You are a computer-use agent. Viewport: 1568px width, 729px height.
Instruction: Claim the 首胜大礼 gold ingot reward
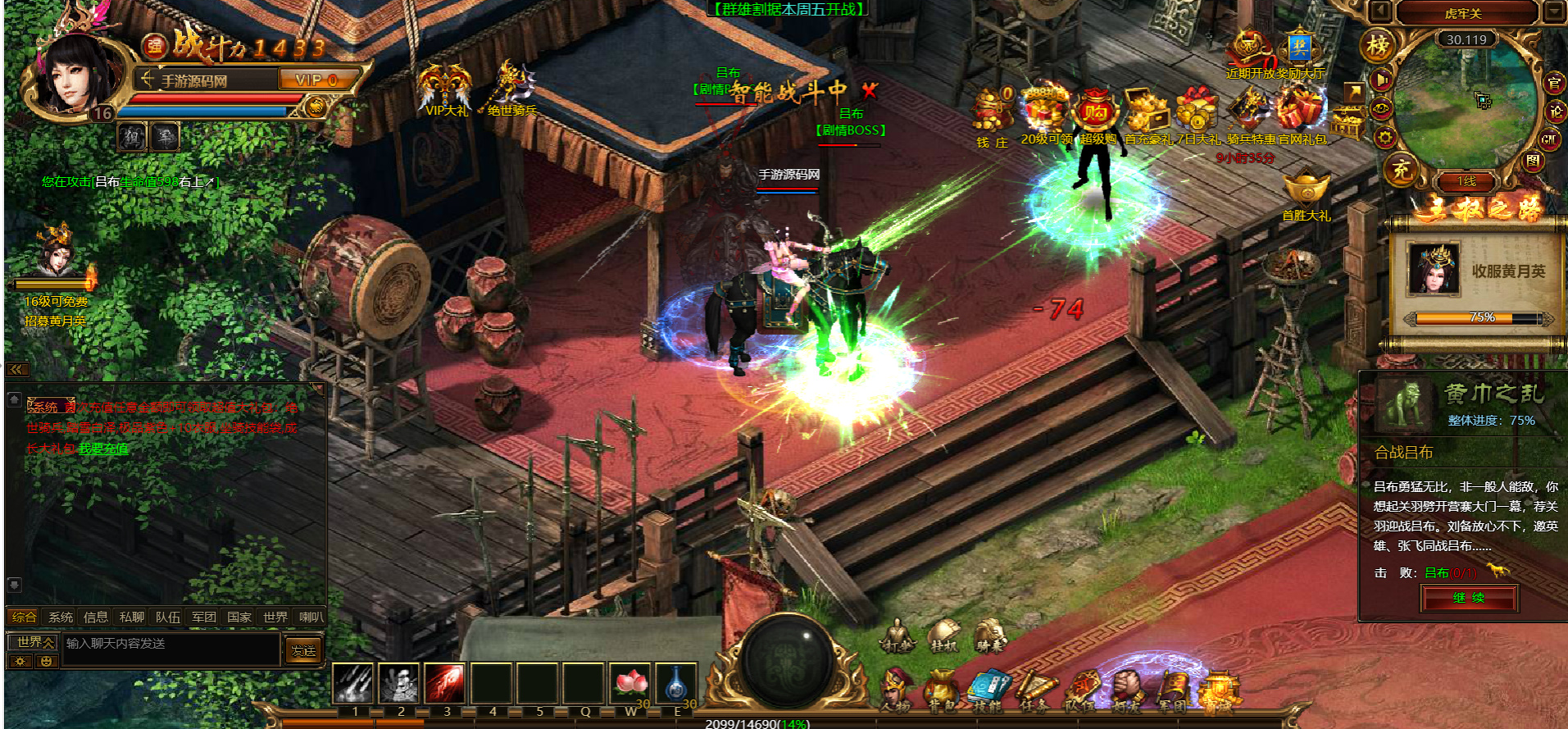click(1306, 190)
